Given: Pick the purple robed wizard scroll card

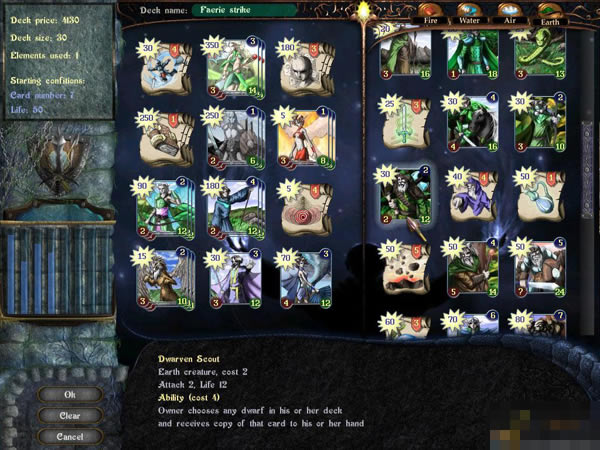Looking at the screenshot, I should (x=472, y=193).
